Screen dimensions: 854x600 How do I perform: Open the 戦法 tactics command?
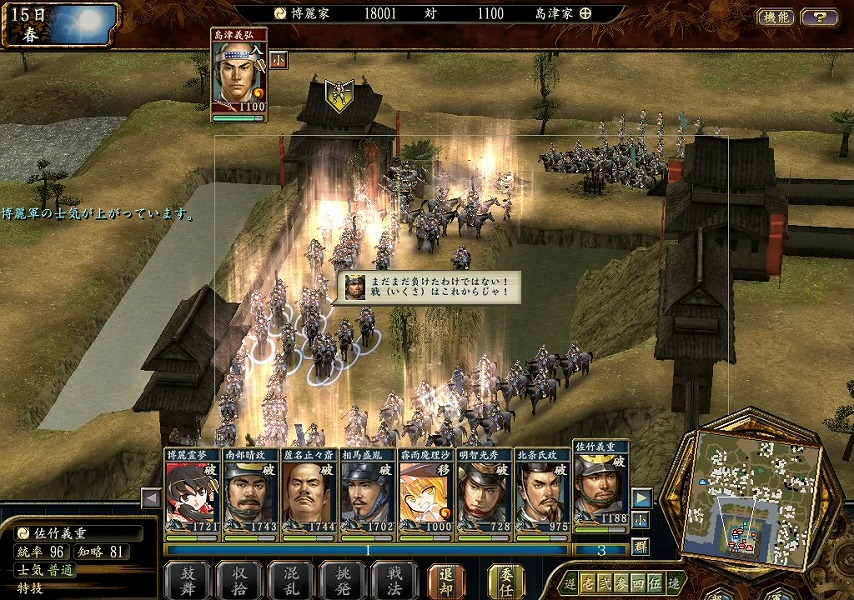[x=393, y=579]
